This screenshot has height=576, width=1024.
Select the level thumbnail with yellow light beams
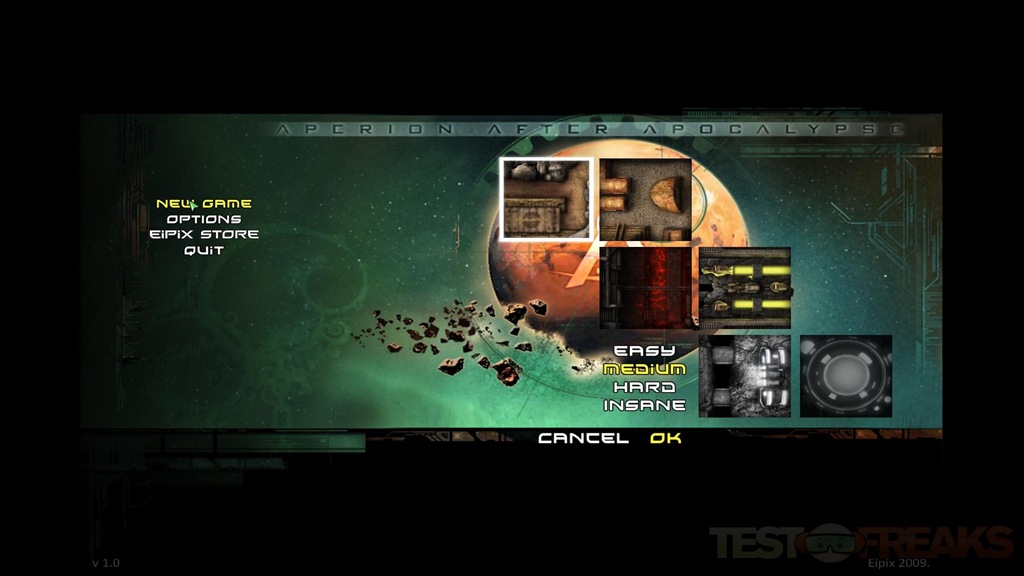745,288
